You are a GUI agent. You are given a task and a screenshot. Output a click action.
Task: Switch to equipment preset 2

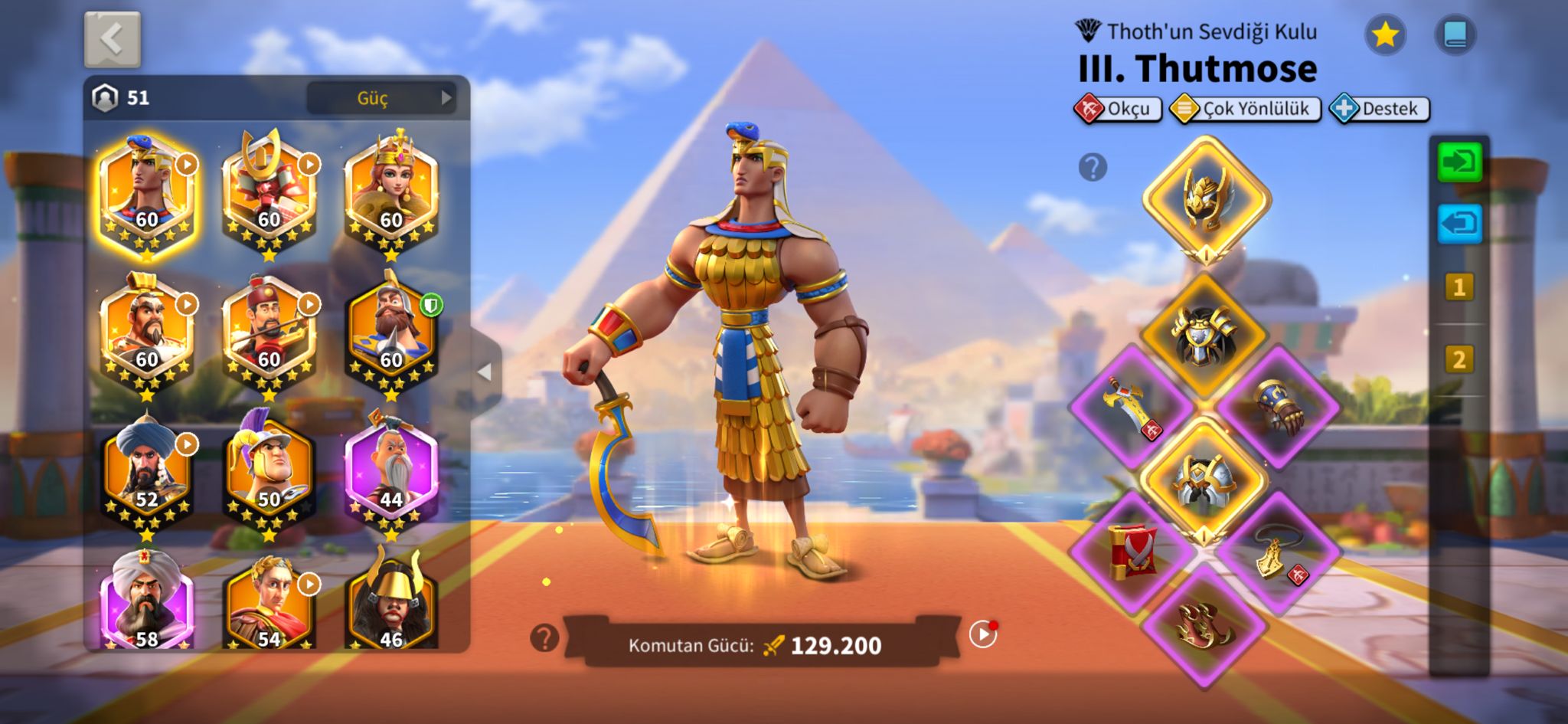(x=1459, y=359)
